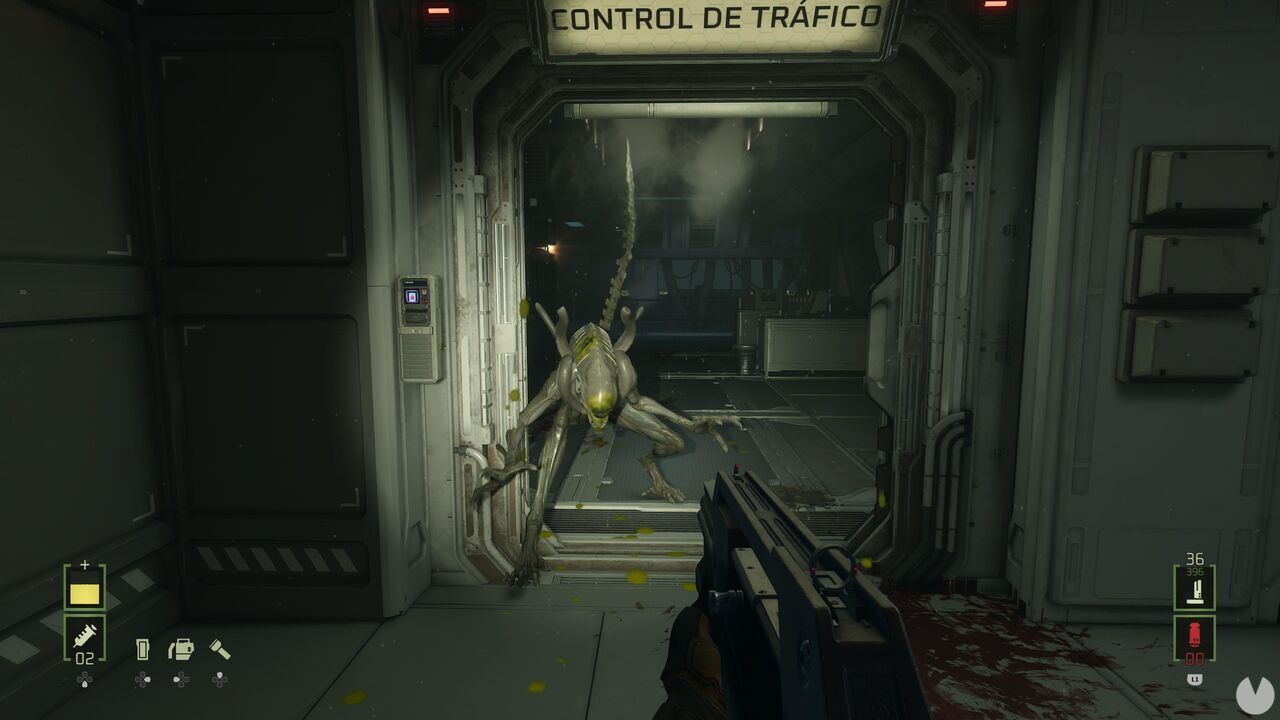Click the white watermark logo in the corner
This screenshot has width=1280, height=720.
(1254, 693)
